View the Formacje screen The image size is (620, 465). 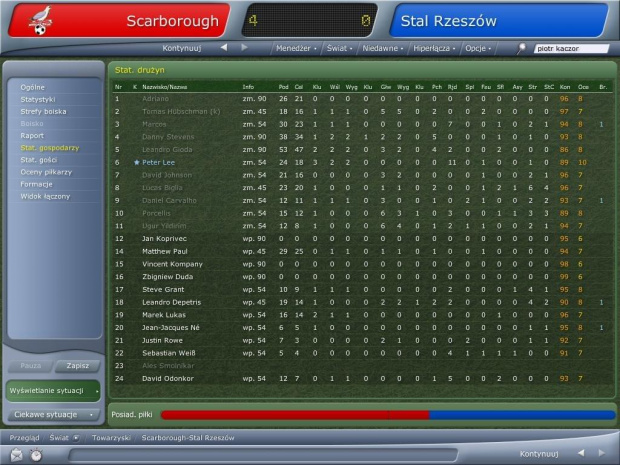click(x=37, y=183)
